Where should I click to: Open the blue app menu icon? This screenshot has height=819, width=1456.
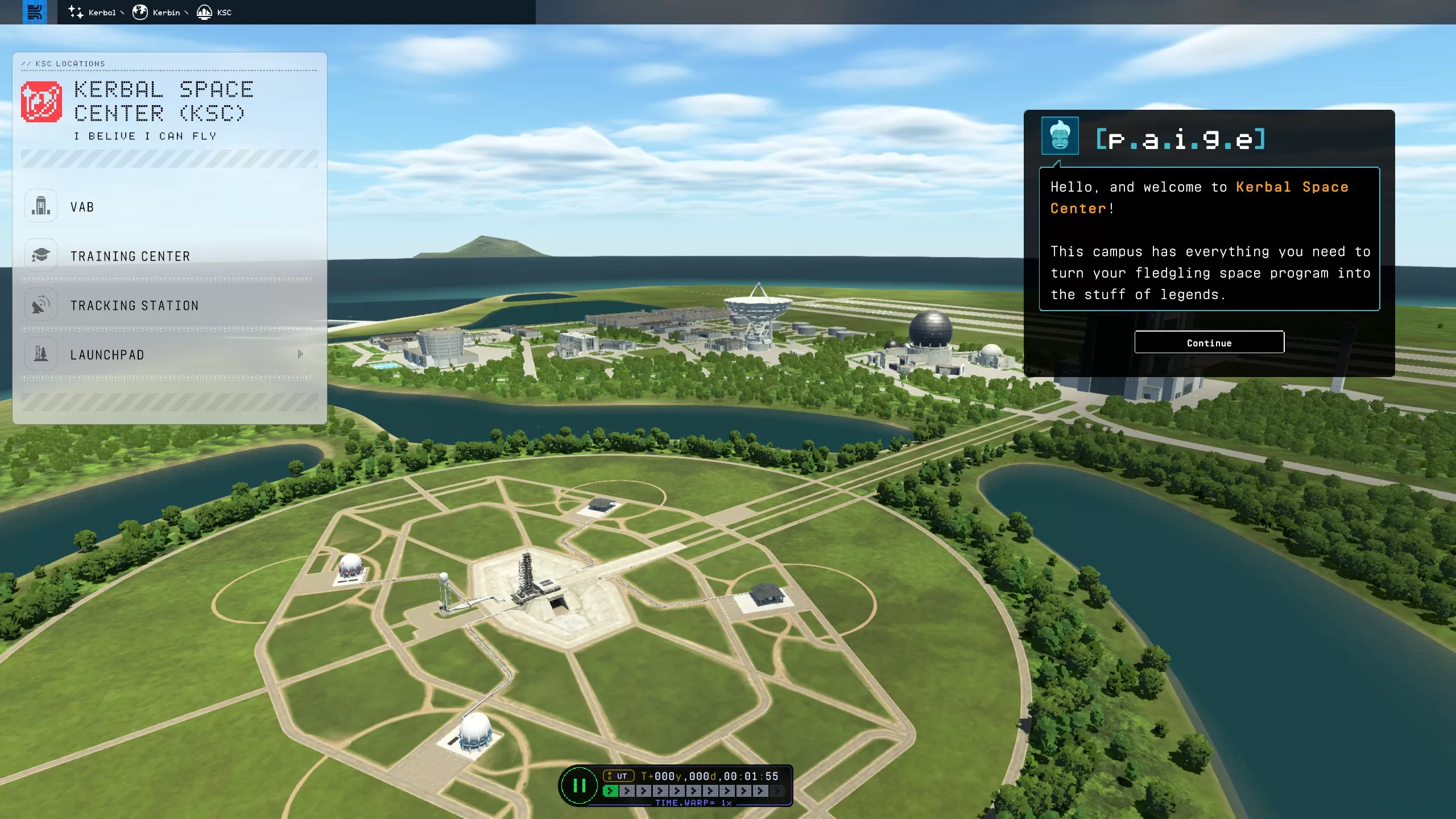click(x=35, y=12)
